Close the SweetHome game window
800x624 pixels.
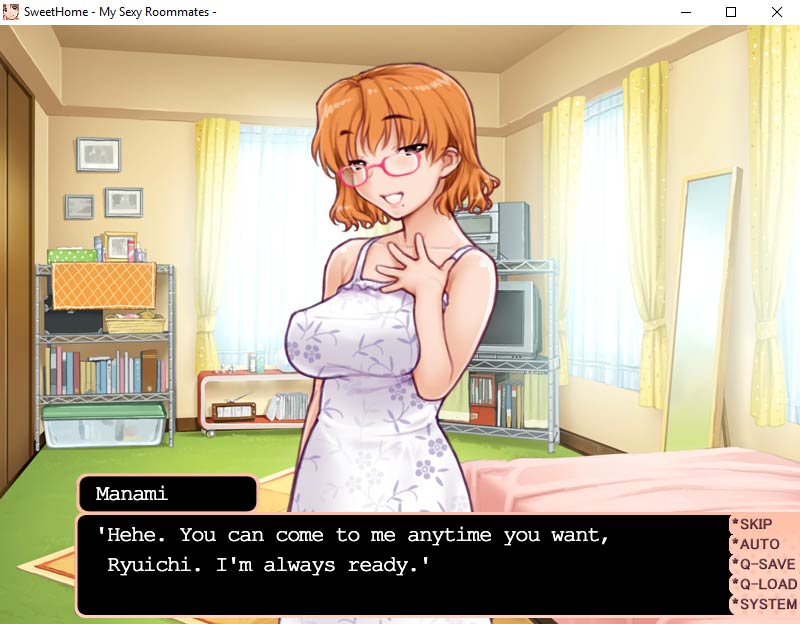[x=777, y=12]
